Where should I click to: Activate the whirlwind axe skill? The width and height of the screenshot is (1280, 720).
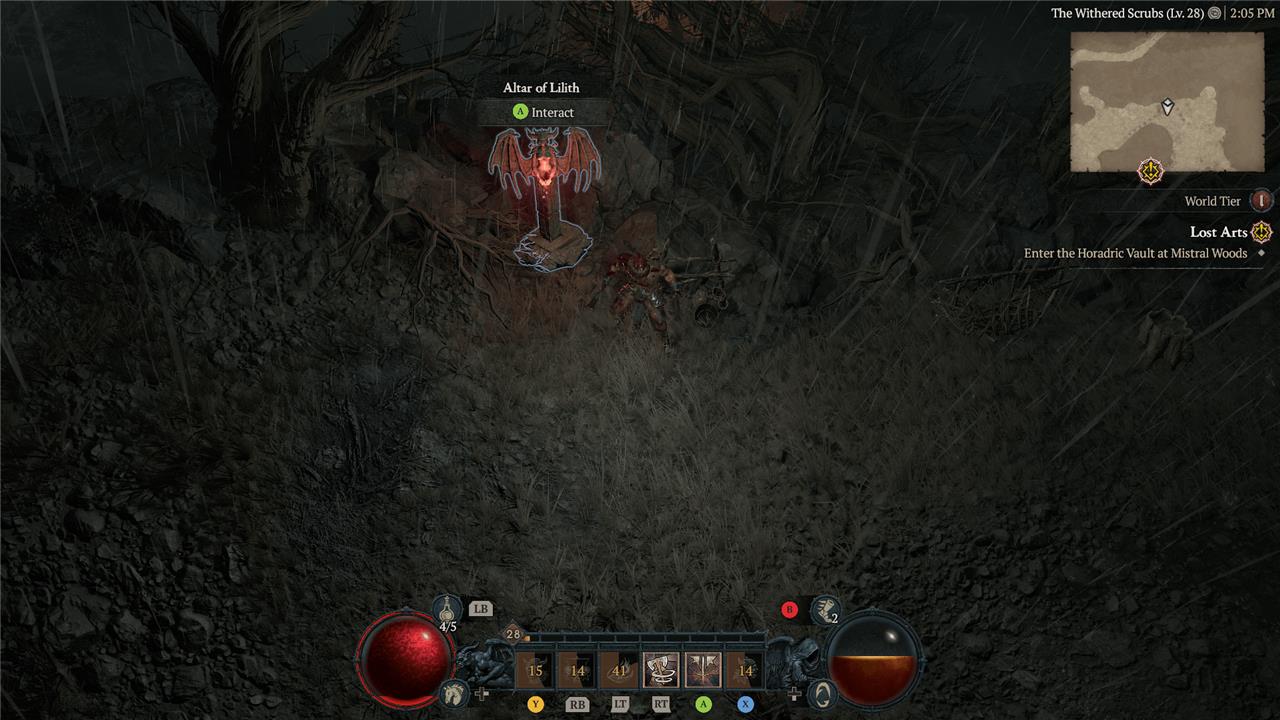(x=661, y=670)
